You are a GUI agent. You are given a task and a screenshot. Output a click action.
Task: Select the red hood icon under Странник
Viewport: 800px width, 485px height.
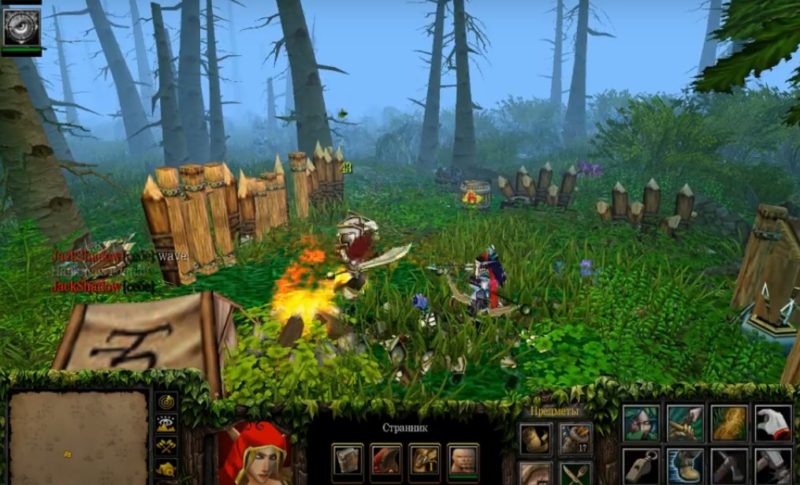[386, 459]
